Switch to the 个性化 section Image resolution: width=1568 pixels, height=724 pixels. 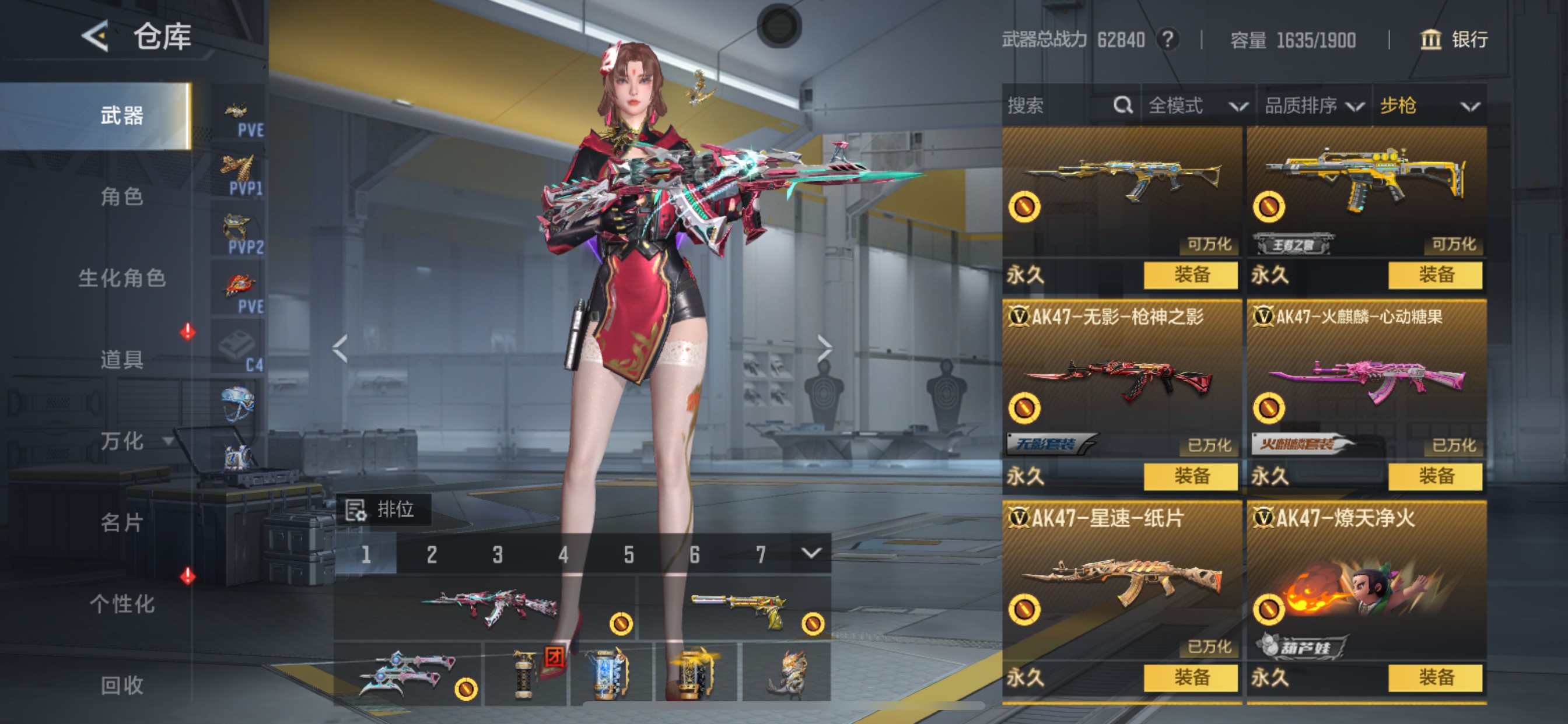tap(122, 604)
